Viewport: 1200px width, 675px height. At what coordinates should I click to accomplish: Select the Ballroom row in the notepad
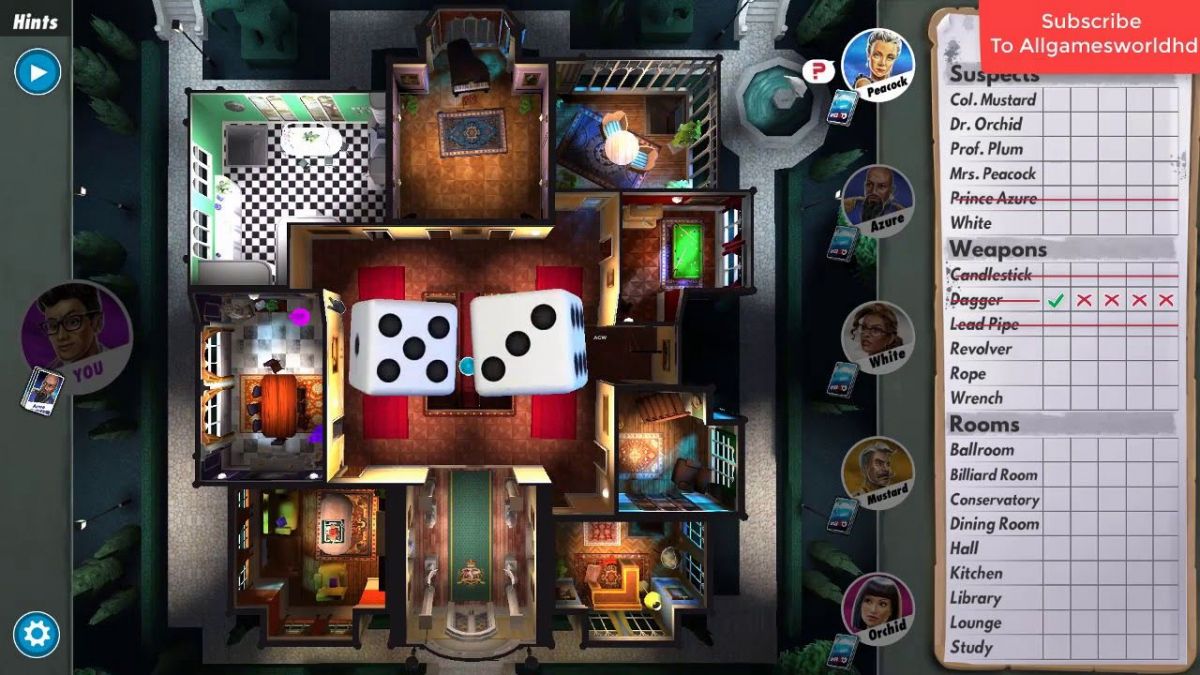(x=982, y=450)
